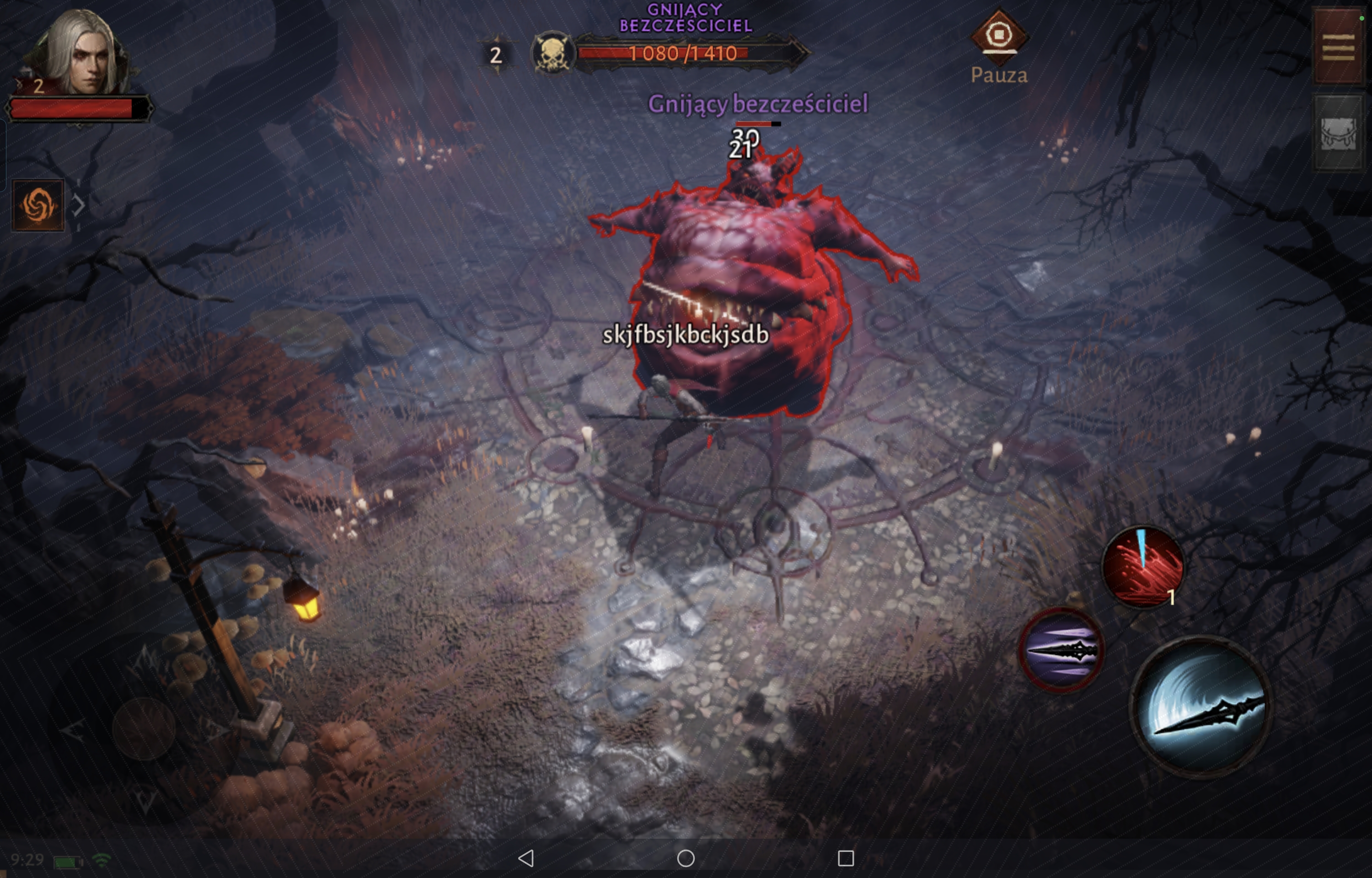Open the orange swirl buff icon

(38, 205)
